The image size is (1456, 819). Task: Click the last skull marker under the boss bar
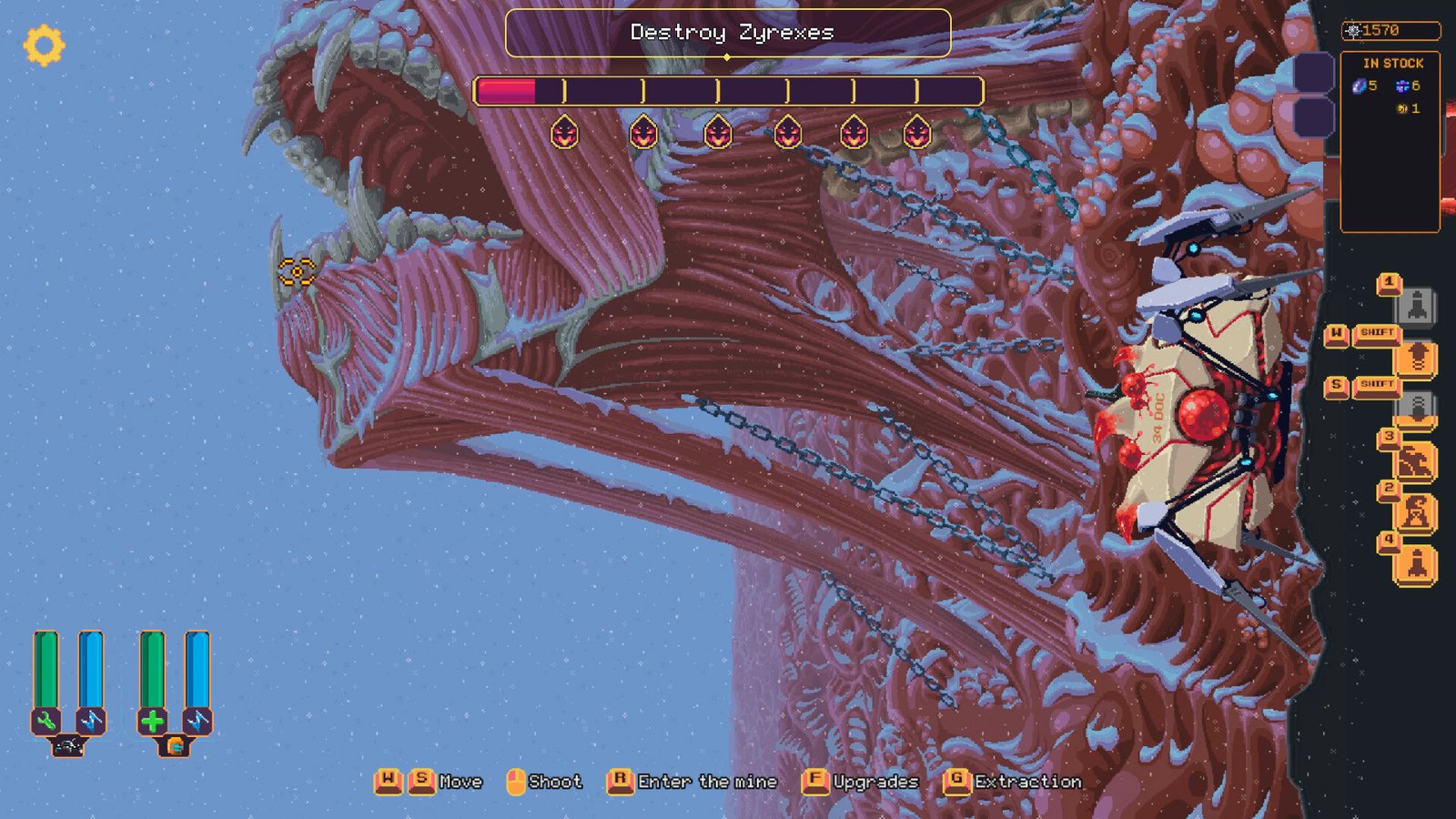[916, 134]
